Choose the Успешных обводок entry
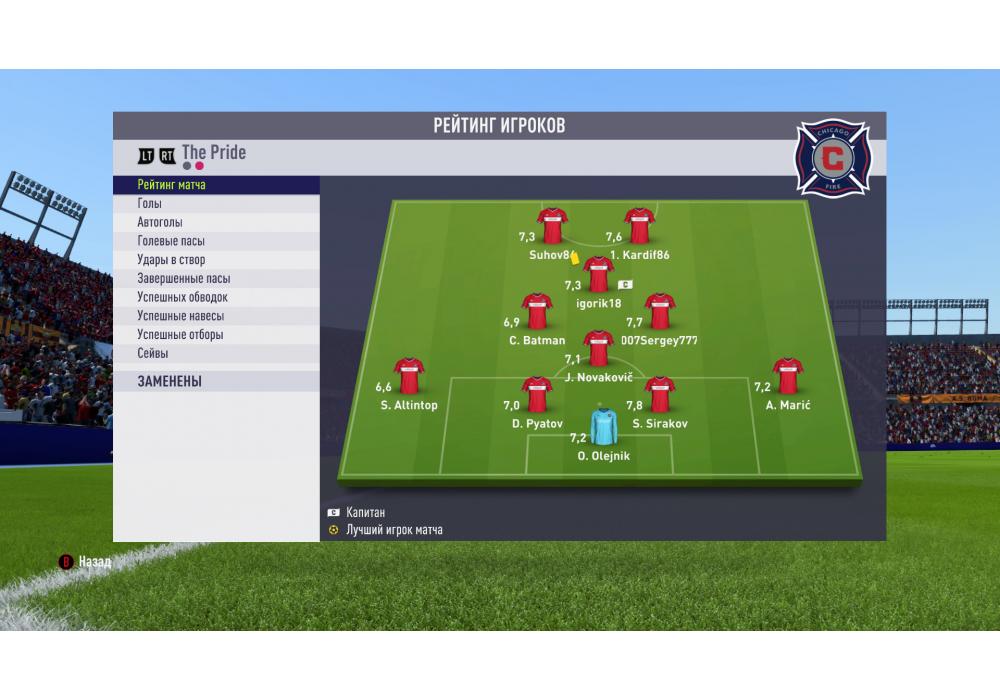Screen dimensions: 1000x700 (x=215, y=297)
